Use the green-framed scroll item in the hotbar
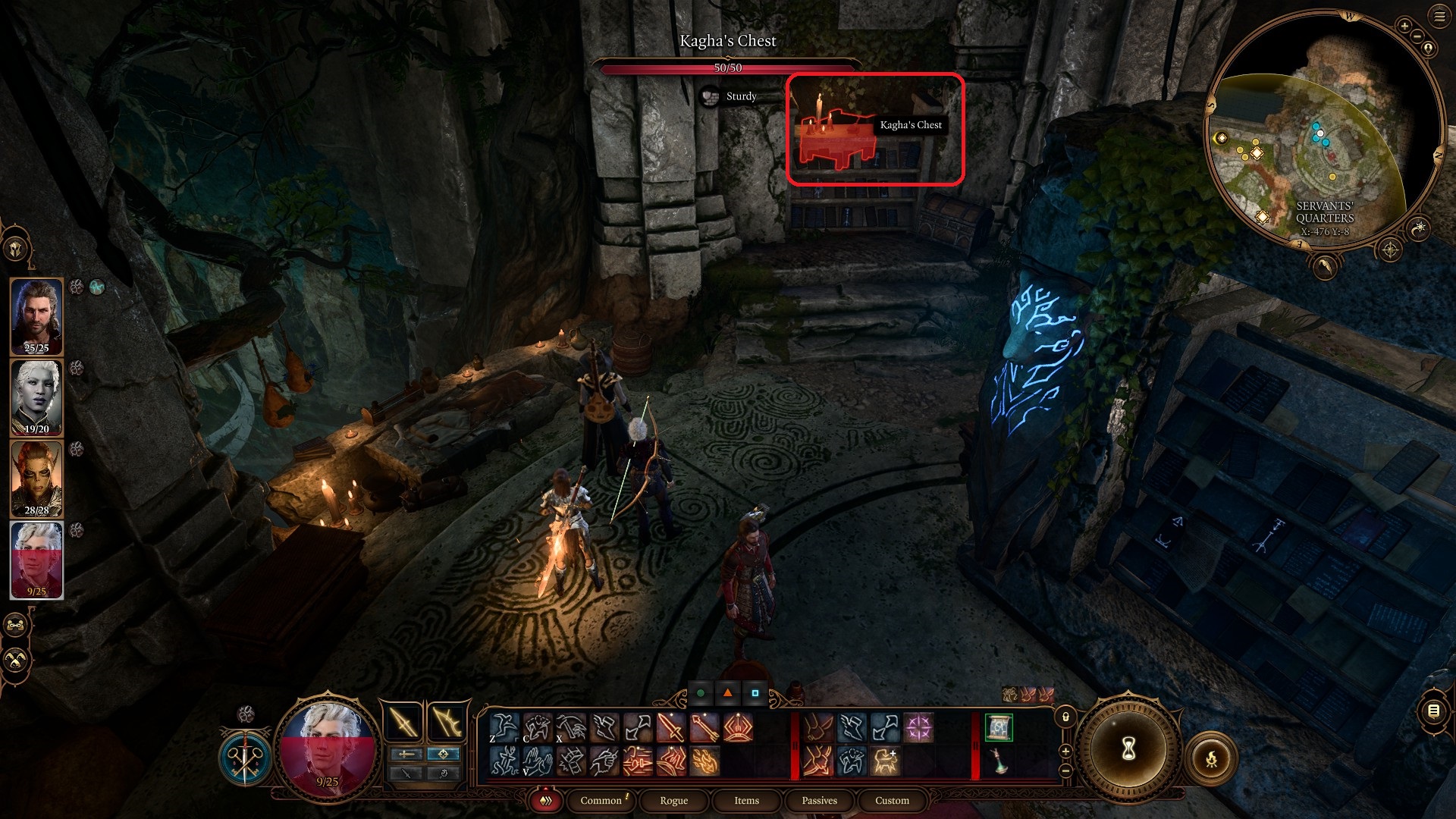 click(998, 726)
